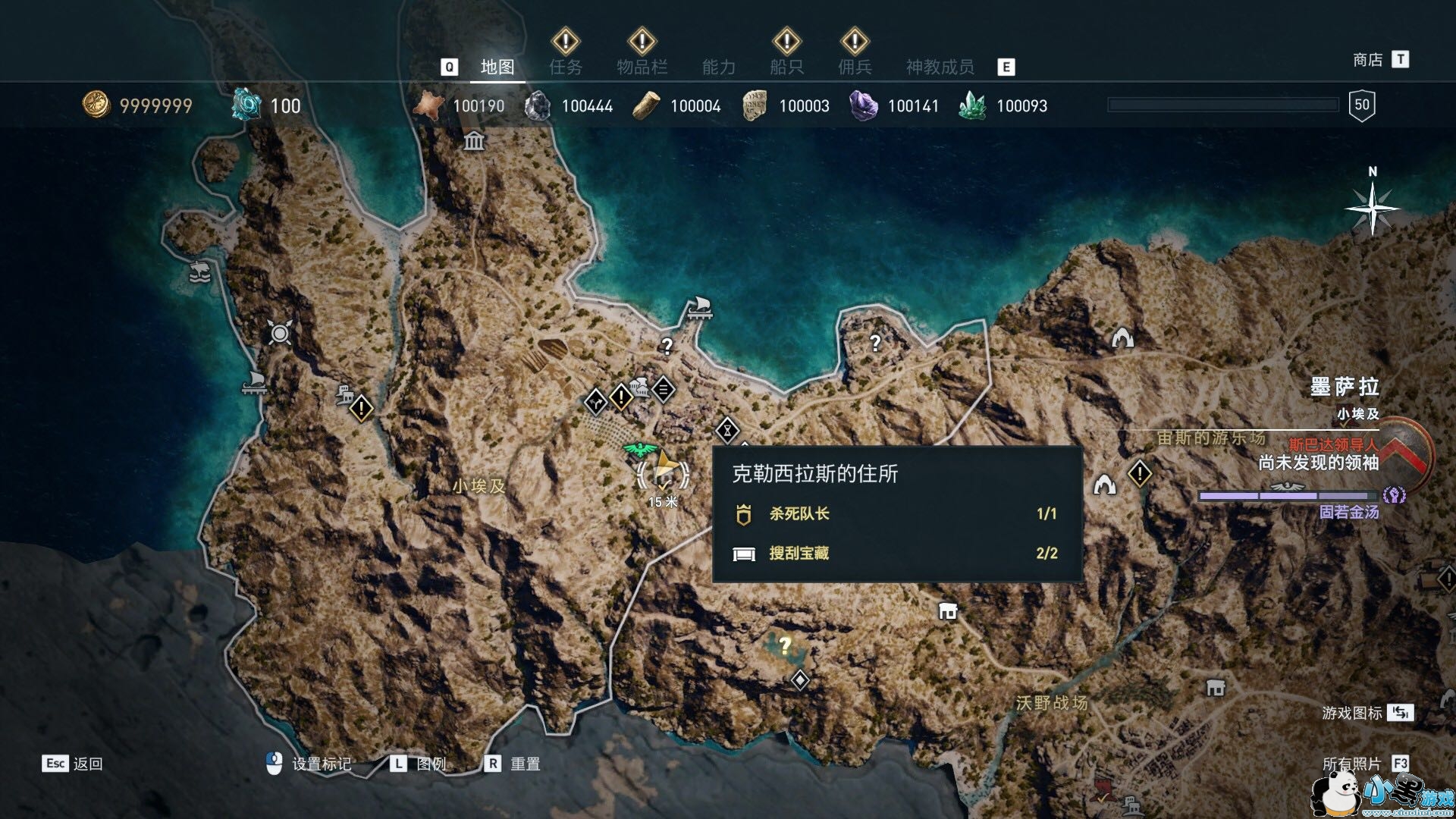The height and width of the screenshot is (819, 1456).
Task: Select the 地图 tab
Action: click(x=497, y=67)
